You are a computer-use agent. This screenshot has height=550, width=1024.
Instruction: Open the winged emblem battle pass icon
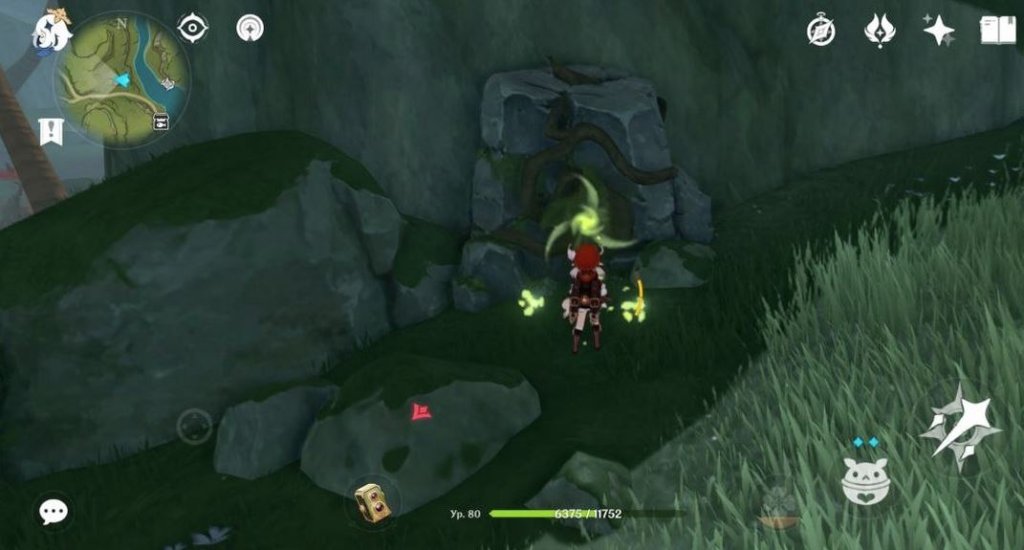[880, 30]
